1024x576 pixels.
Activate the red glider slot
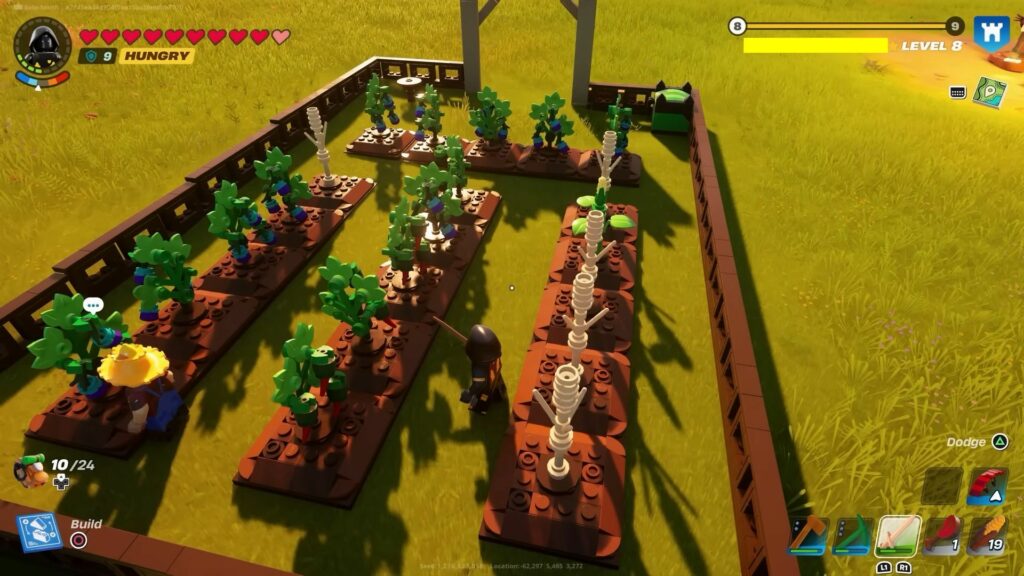tap(987, 485)
